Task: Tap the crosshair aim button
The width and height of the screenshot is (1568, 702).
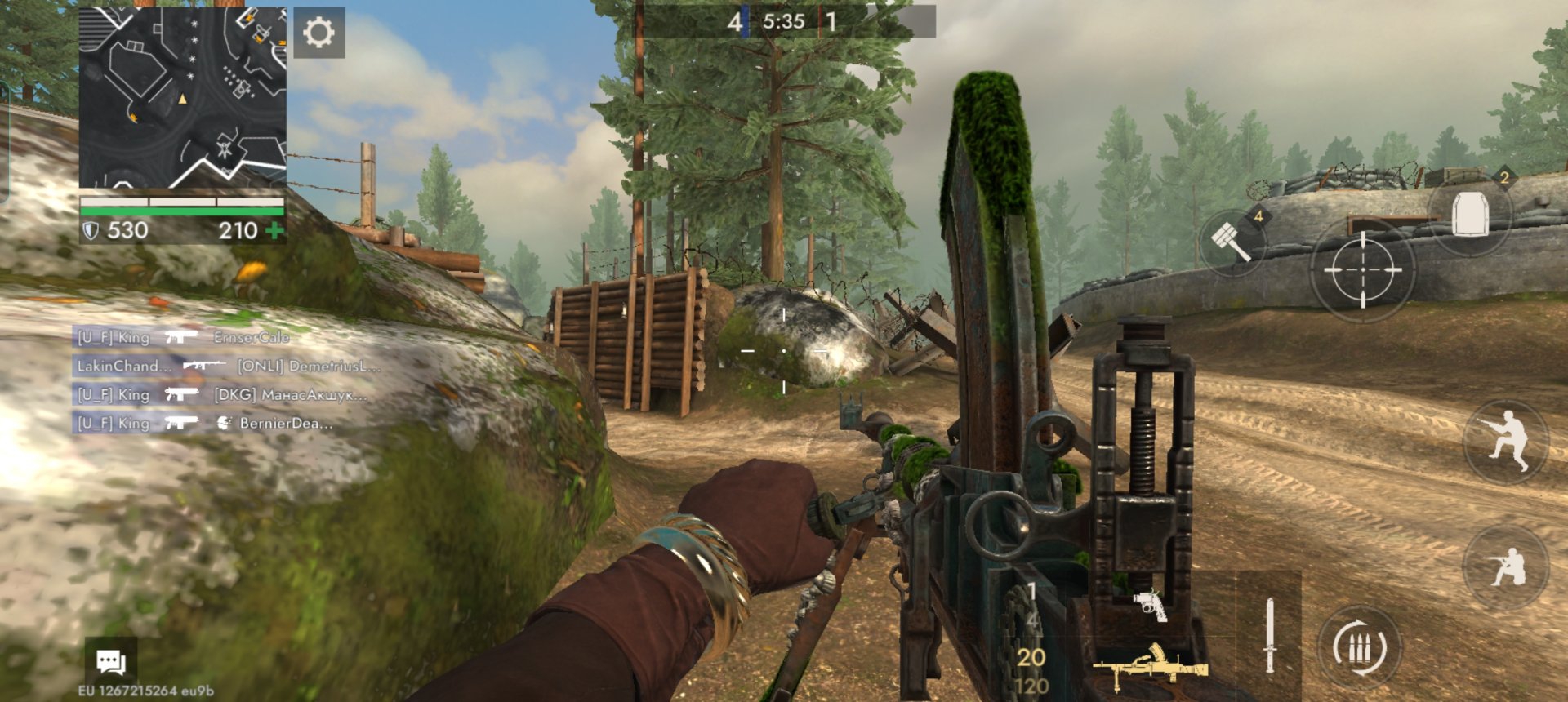Action: point(1361,269)
